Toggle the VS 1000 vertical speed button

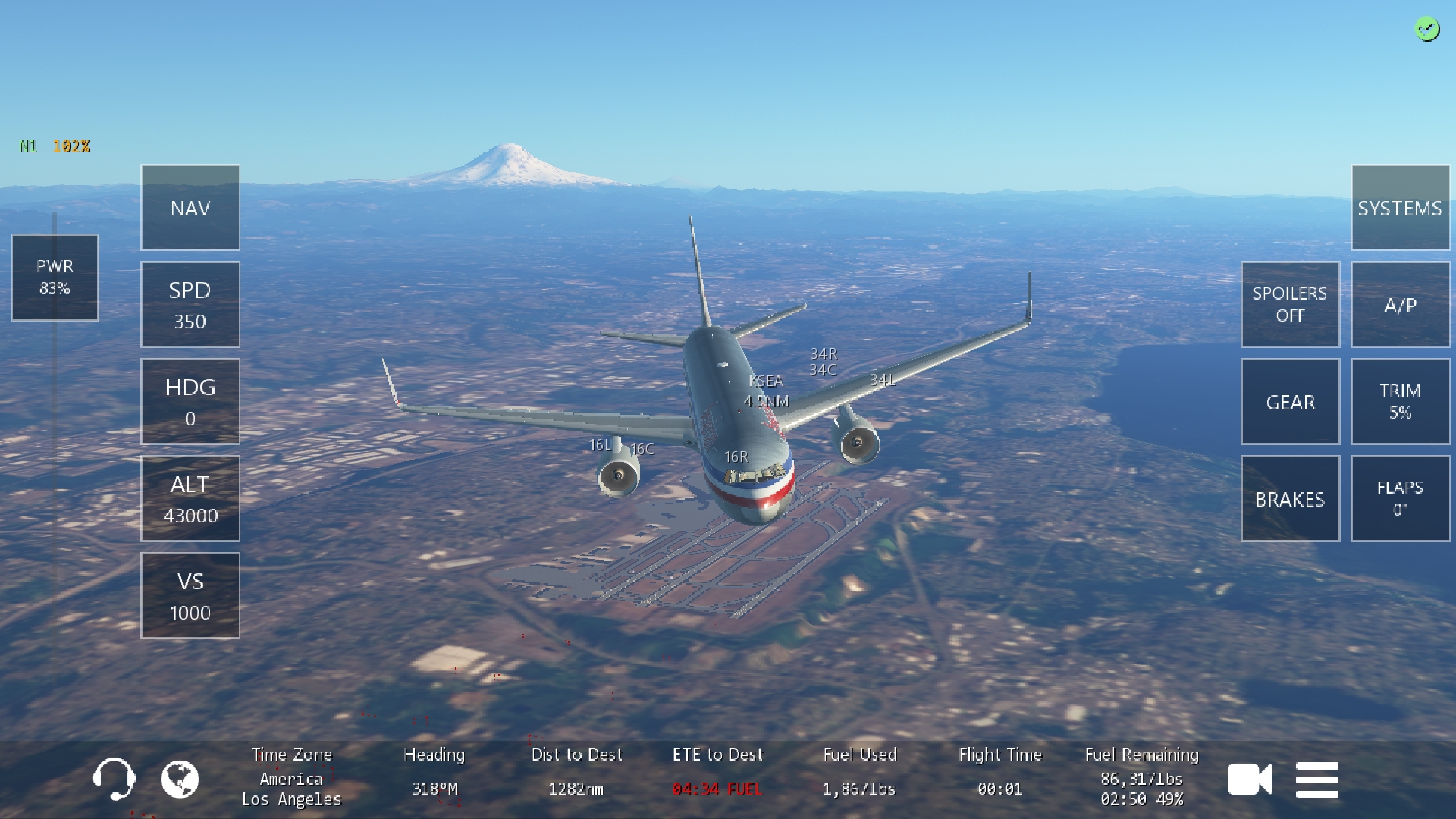pyautogui.click(x=190, y=596)
